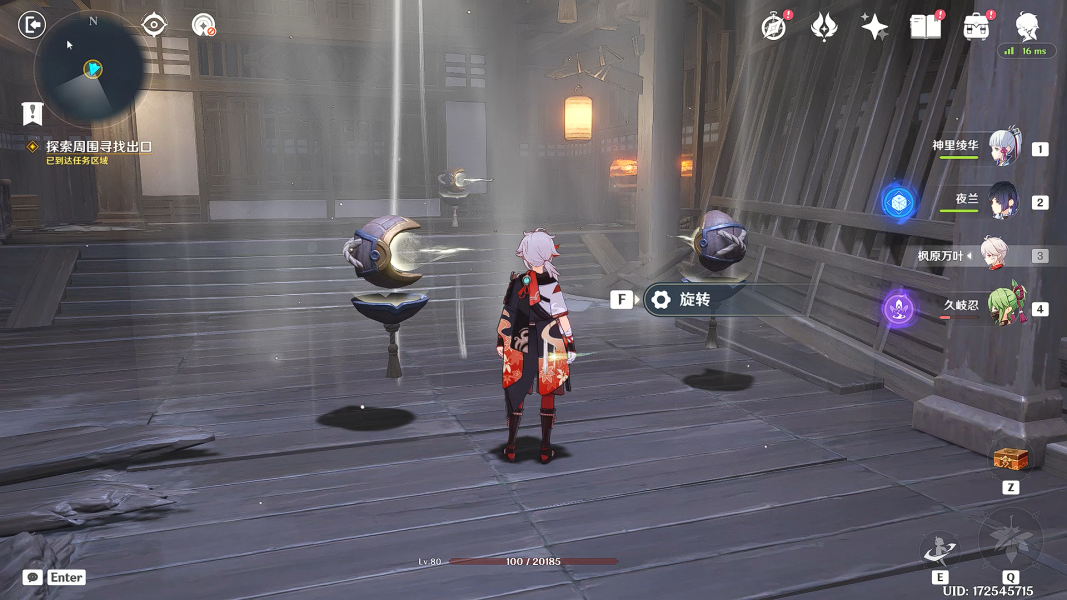Open the Paimon menu icon
The height and width of the screenshot is (600, 1067).
click(1027, 25)
